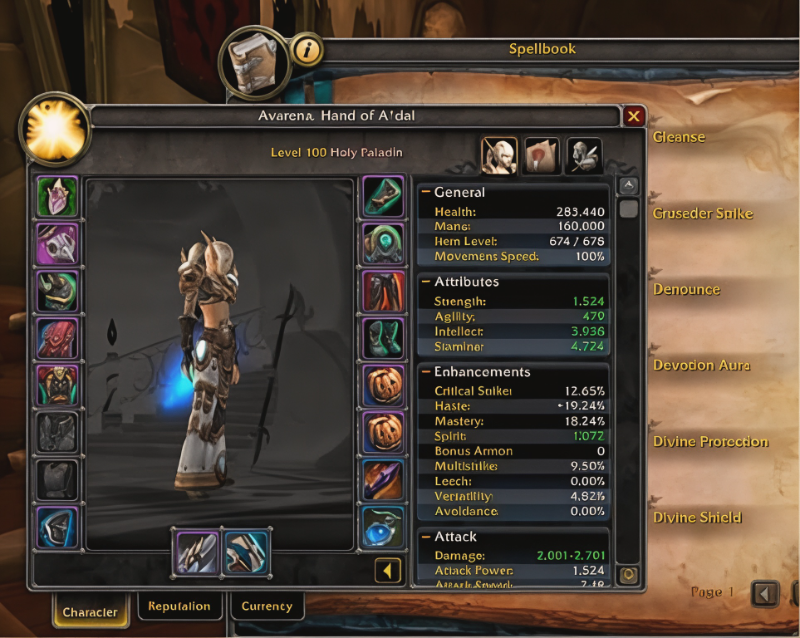
Task: Click the head equipment slot
Action: click(x=58, y=197)
